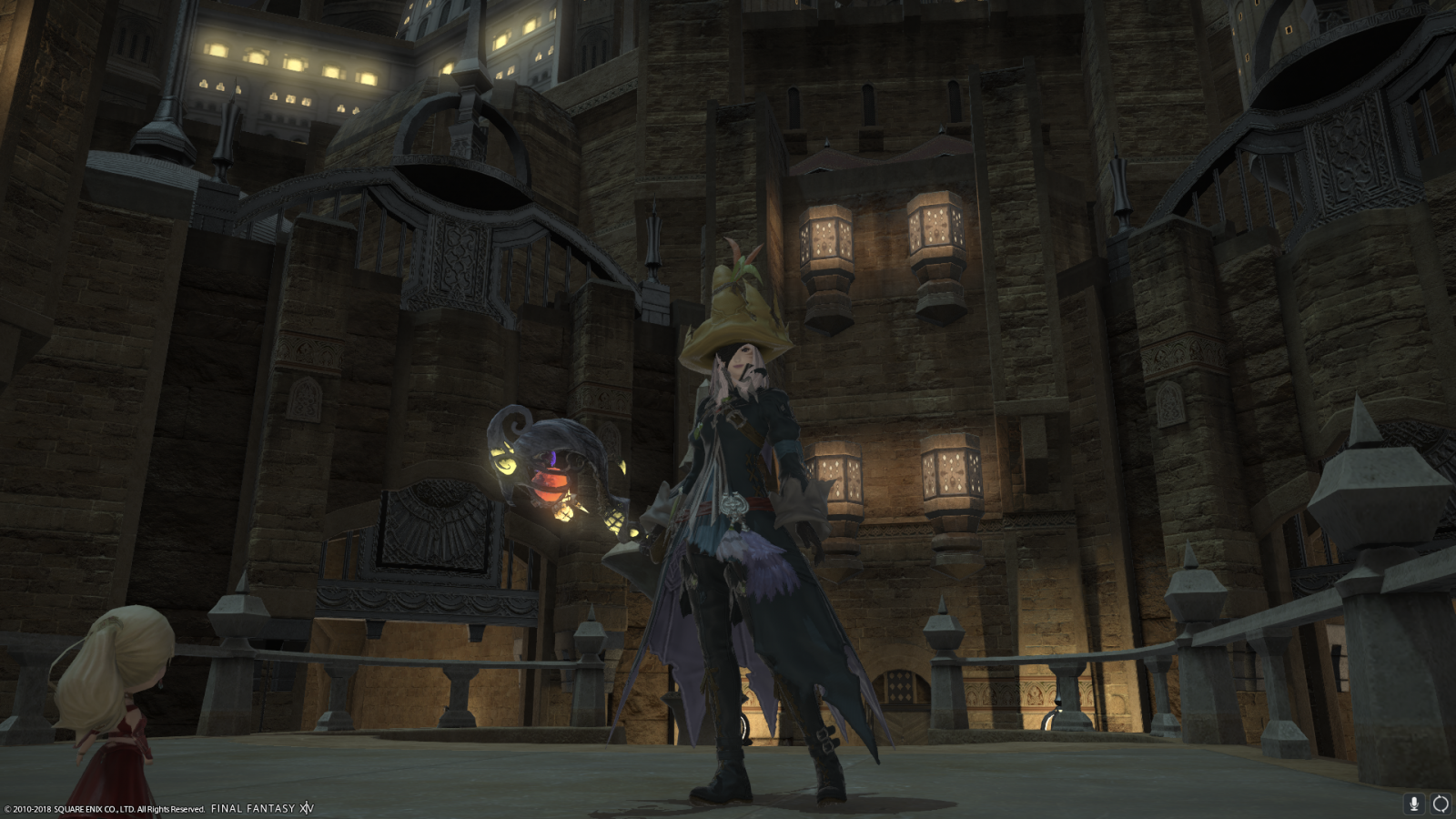Toggle the microphone overlay icon
Screen dimensions: 1456x819
[x=1413, y=804]
